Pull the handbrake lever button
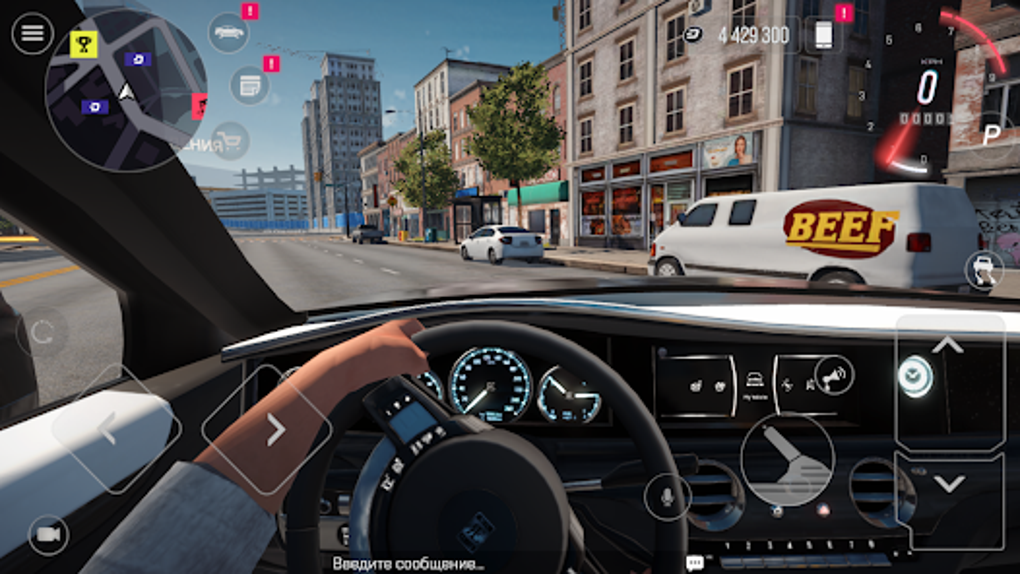The image size is (1020, 574). (x=787, y=460)
